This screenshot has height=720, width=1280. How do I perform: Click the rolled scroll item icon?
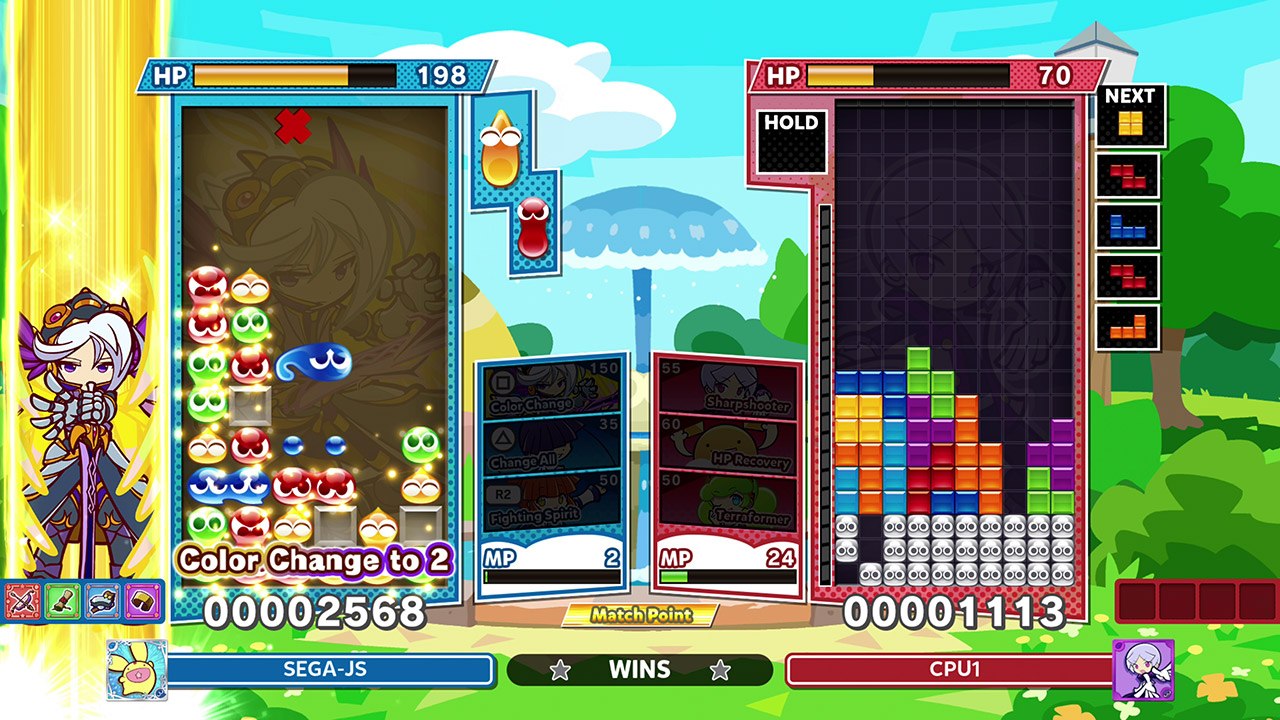click(63, 600)
